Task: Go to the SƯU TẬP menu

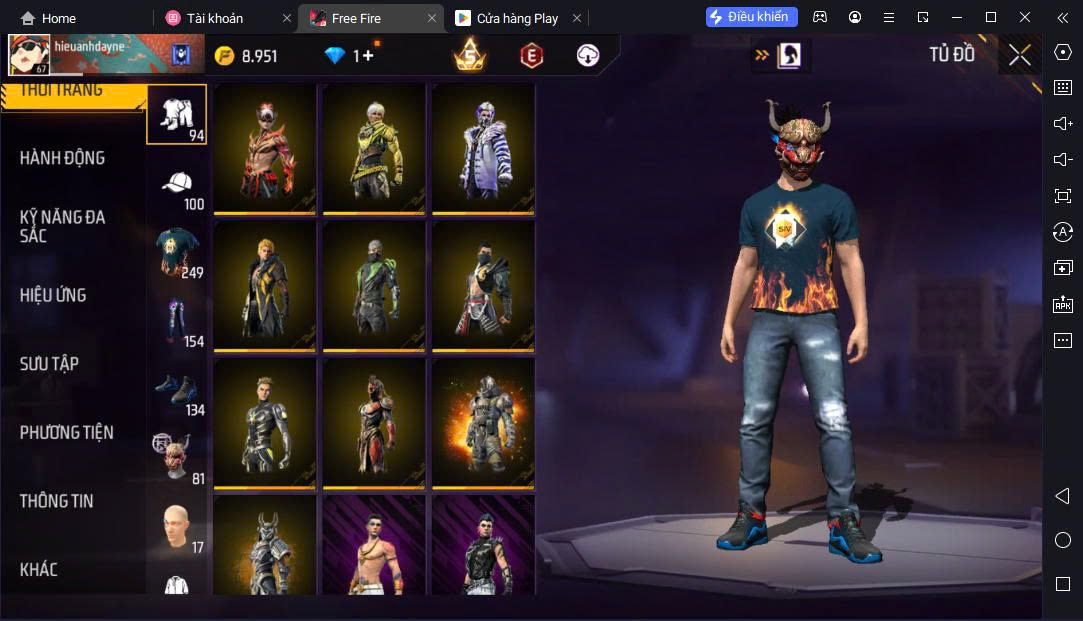Action: 49,364
